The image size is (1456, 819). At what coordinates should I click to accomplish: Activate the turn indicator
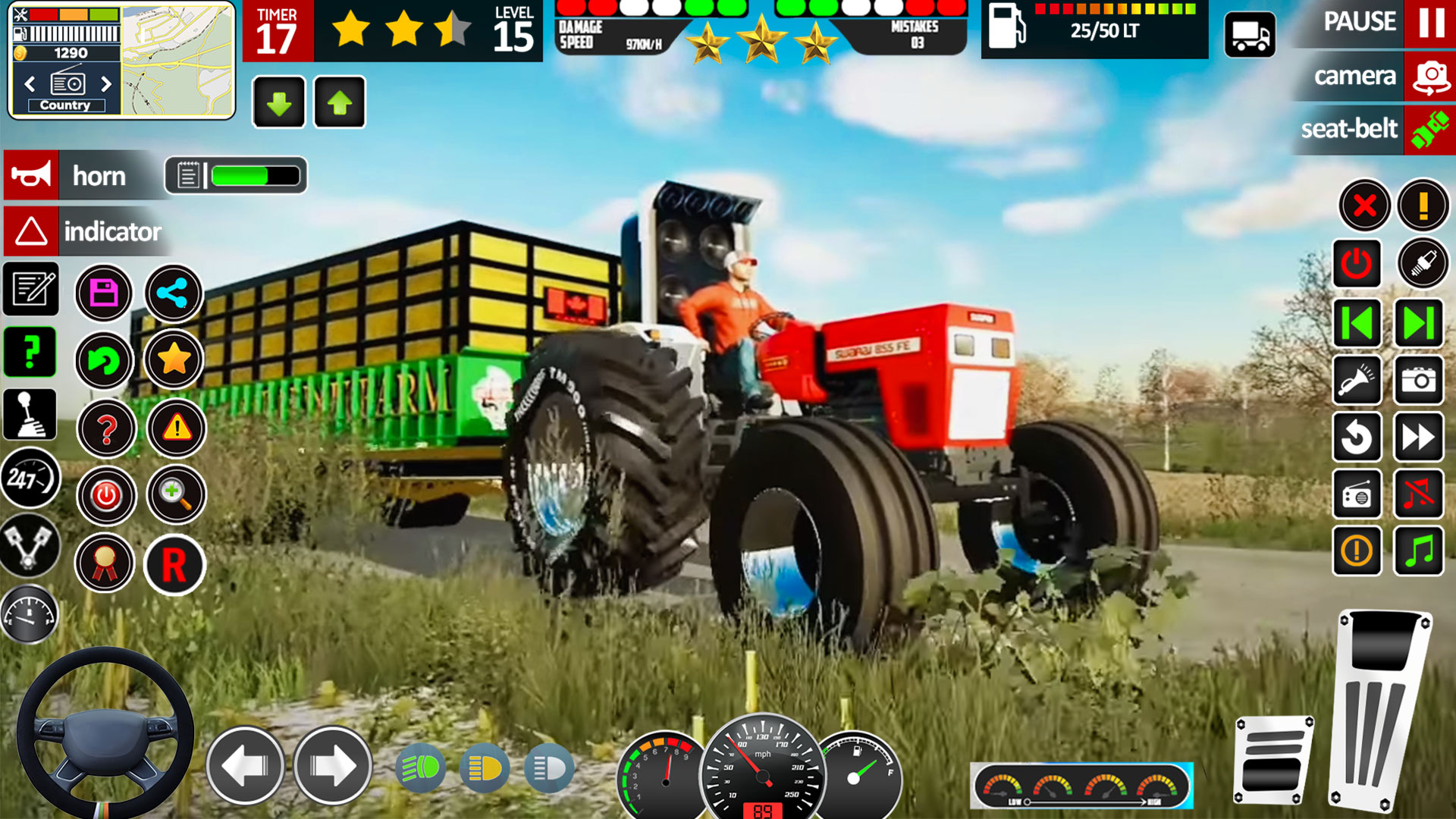[30, 232]
